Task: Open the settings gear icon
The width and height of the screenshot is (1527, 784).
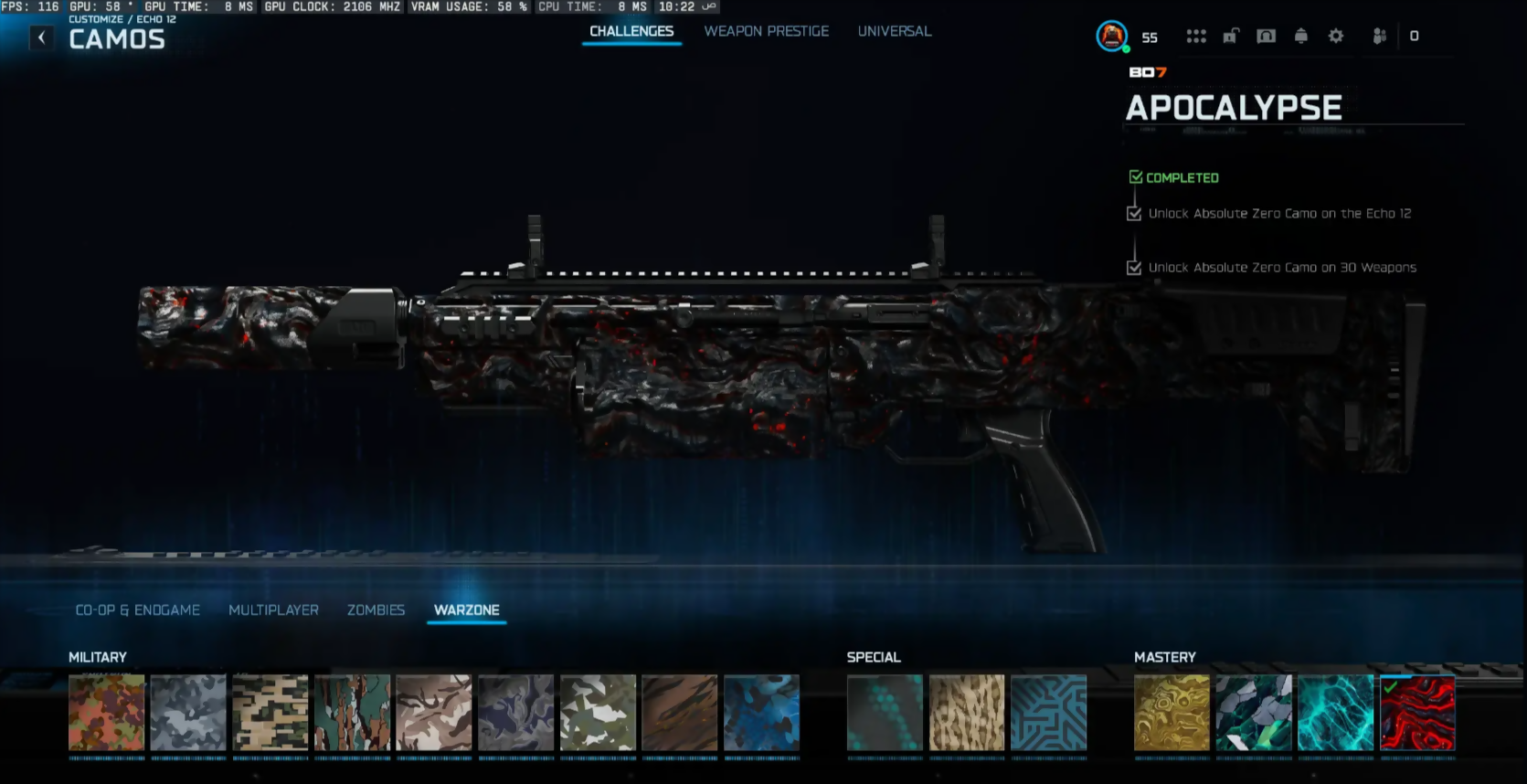Action: [x=1336, y=37]
